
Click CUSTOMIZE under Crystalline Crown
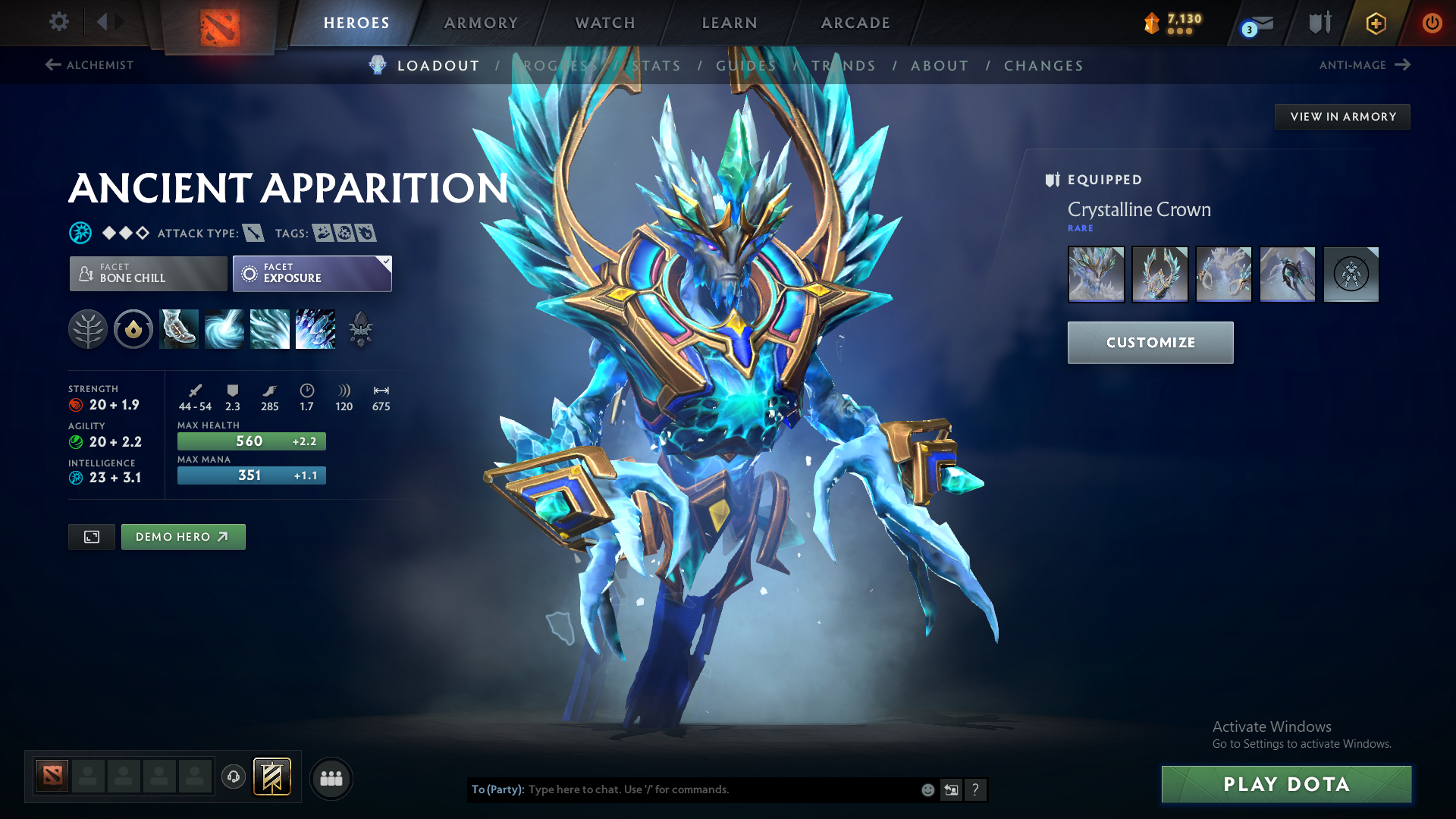click(x=1150, y=342)
